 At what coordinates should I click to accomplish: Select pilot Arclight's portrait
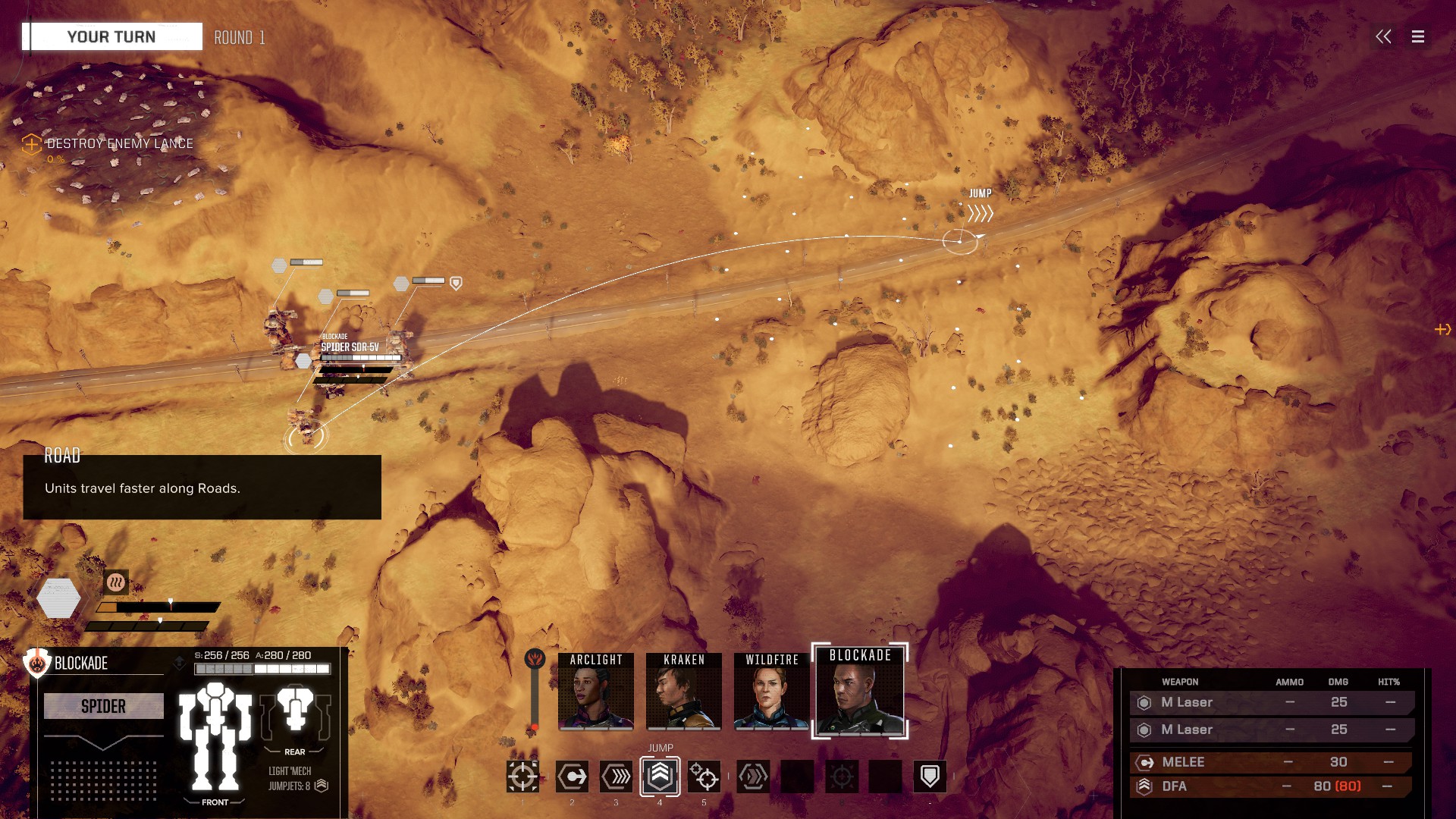point(595,692)
